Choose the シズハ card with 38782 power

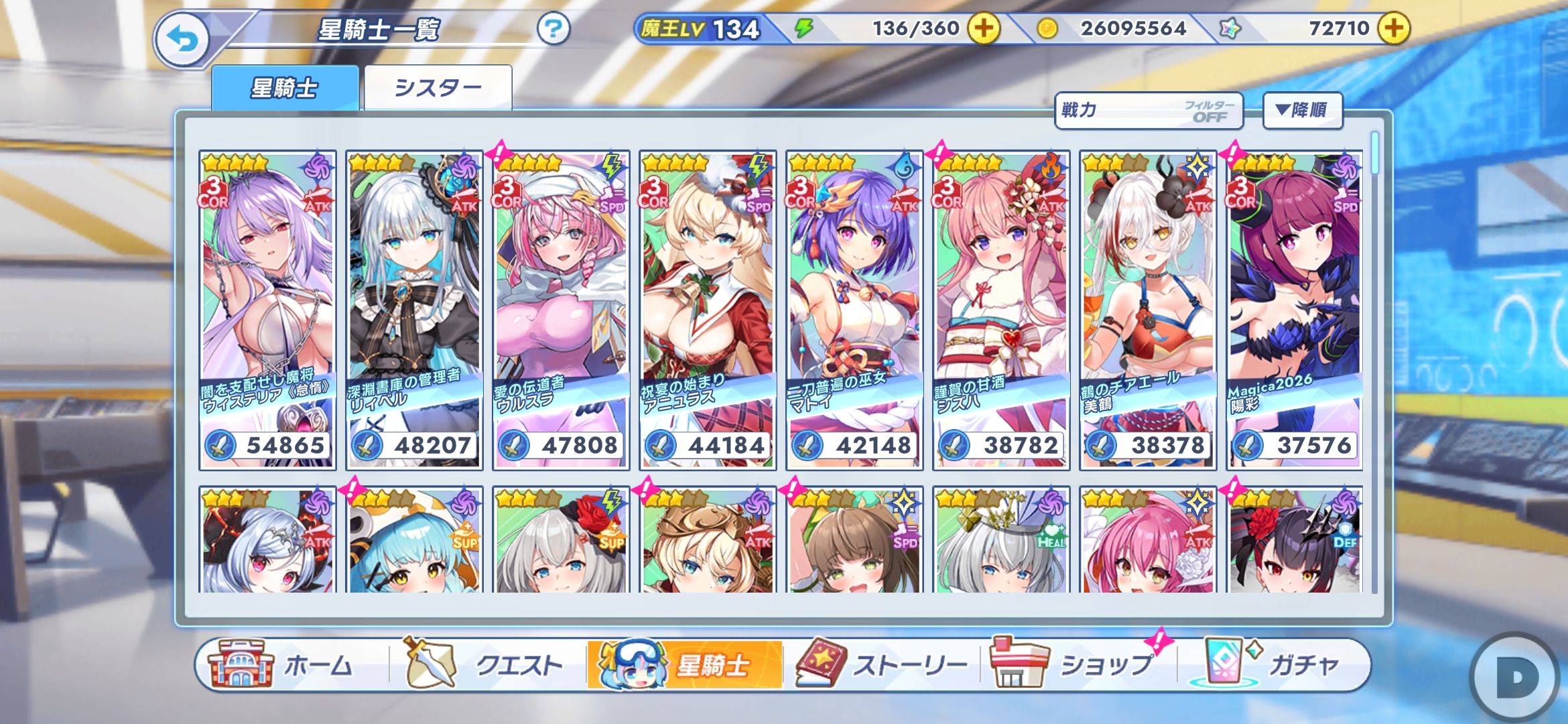[1001, 310]
